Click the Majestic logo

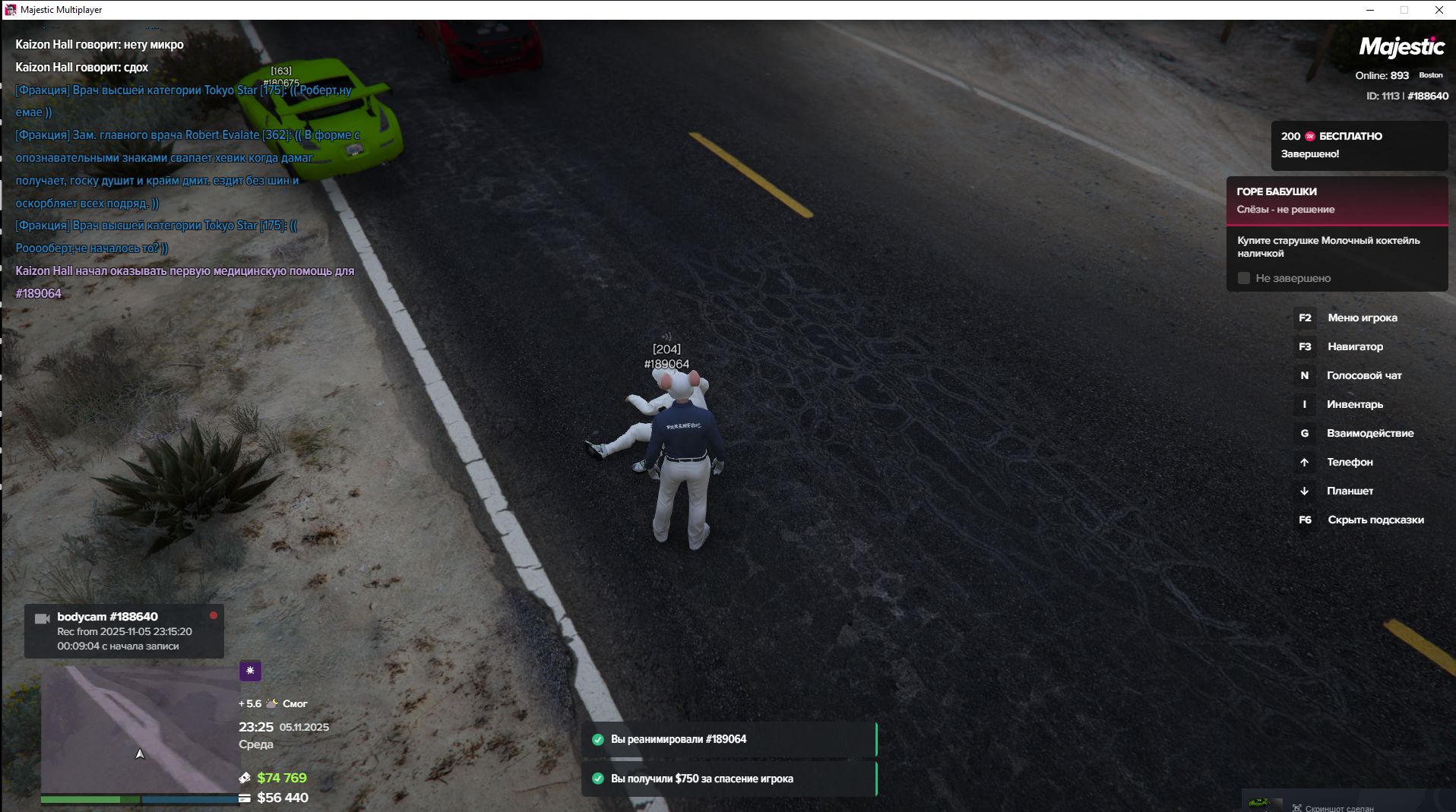pos(1401,47)
